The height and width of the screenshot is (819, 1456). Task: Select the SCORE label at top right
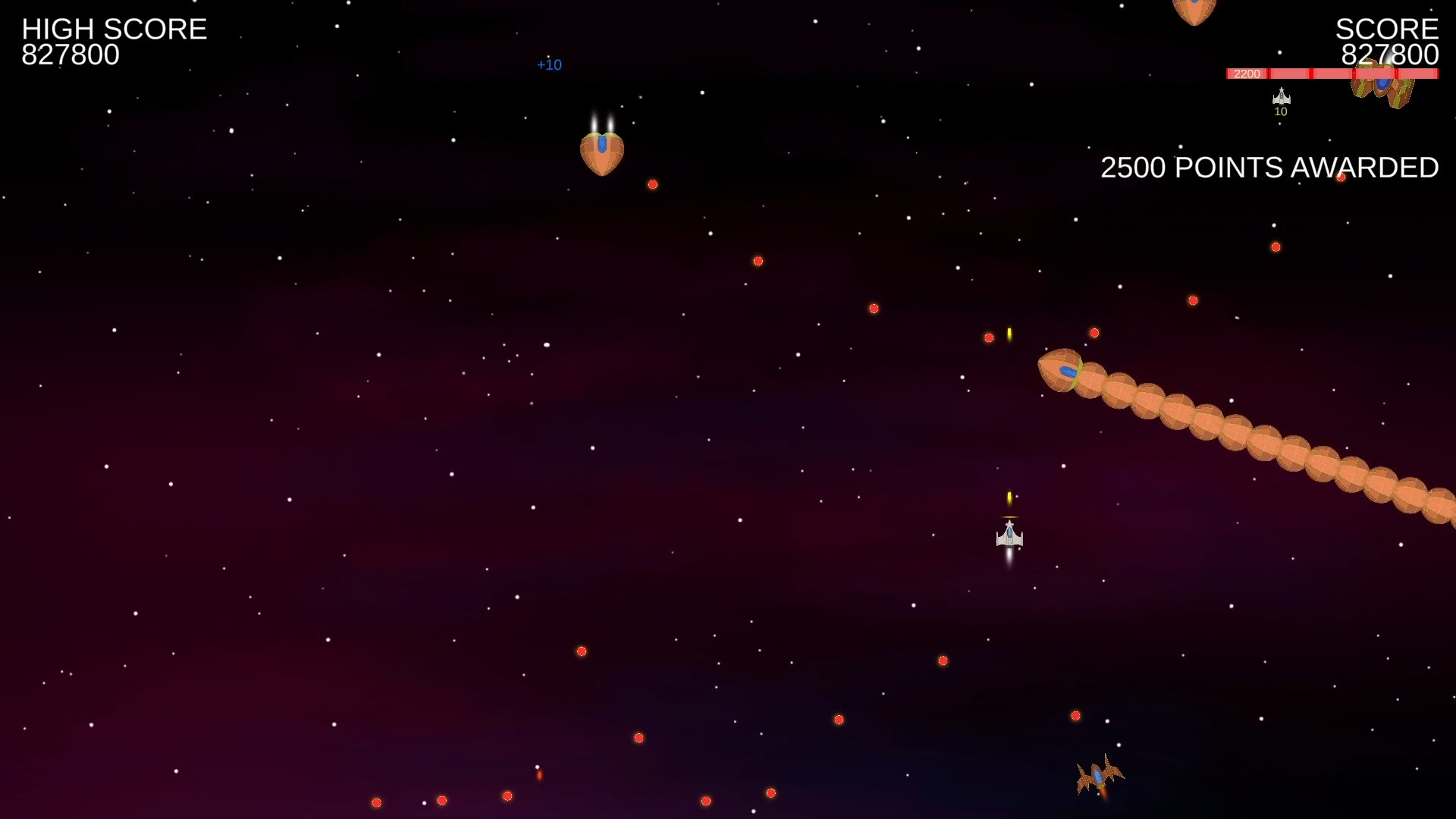[x=1388, y=29]
